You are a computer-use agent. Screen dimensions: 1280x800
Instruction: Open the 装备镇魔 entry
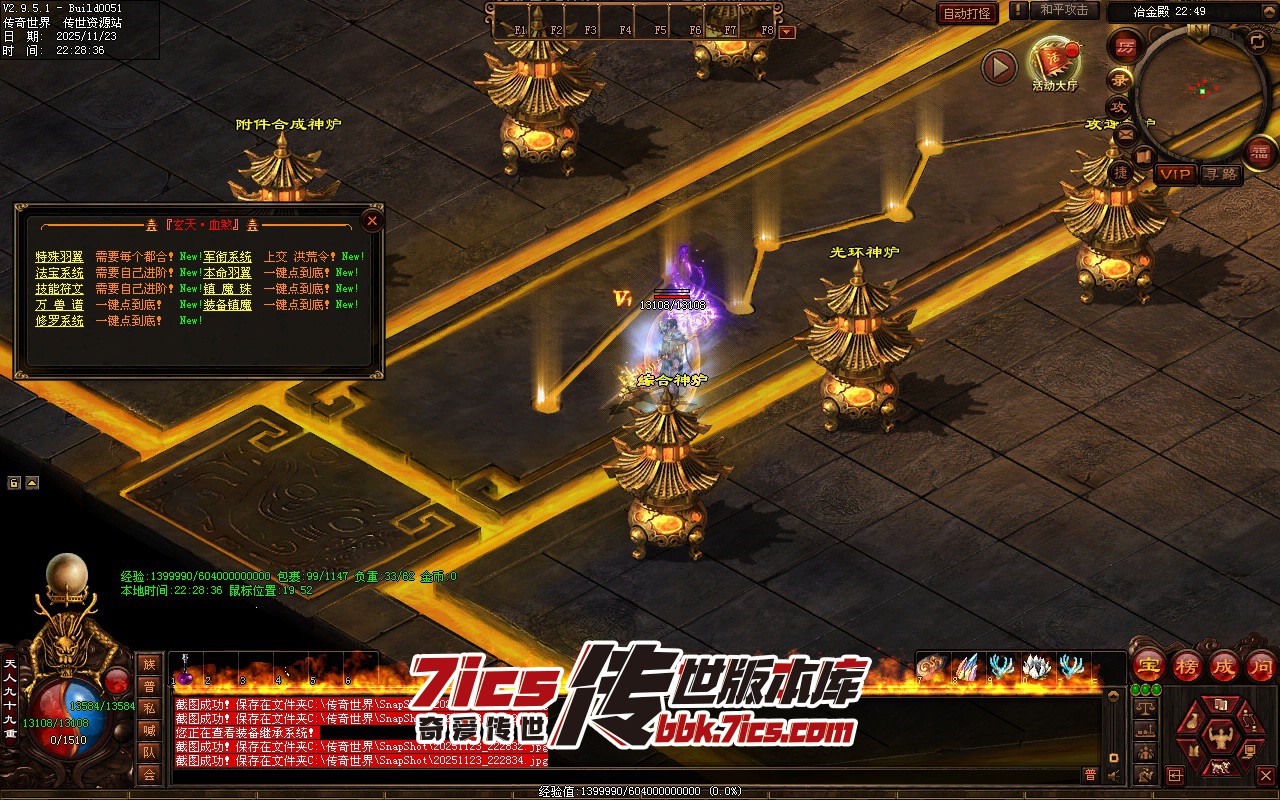[228, 305]
